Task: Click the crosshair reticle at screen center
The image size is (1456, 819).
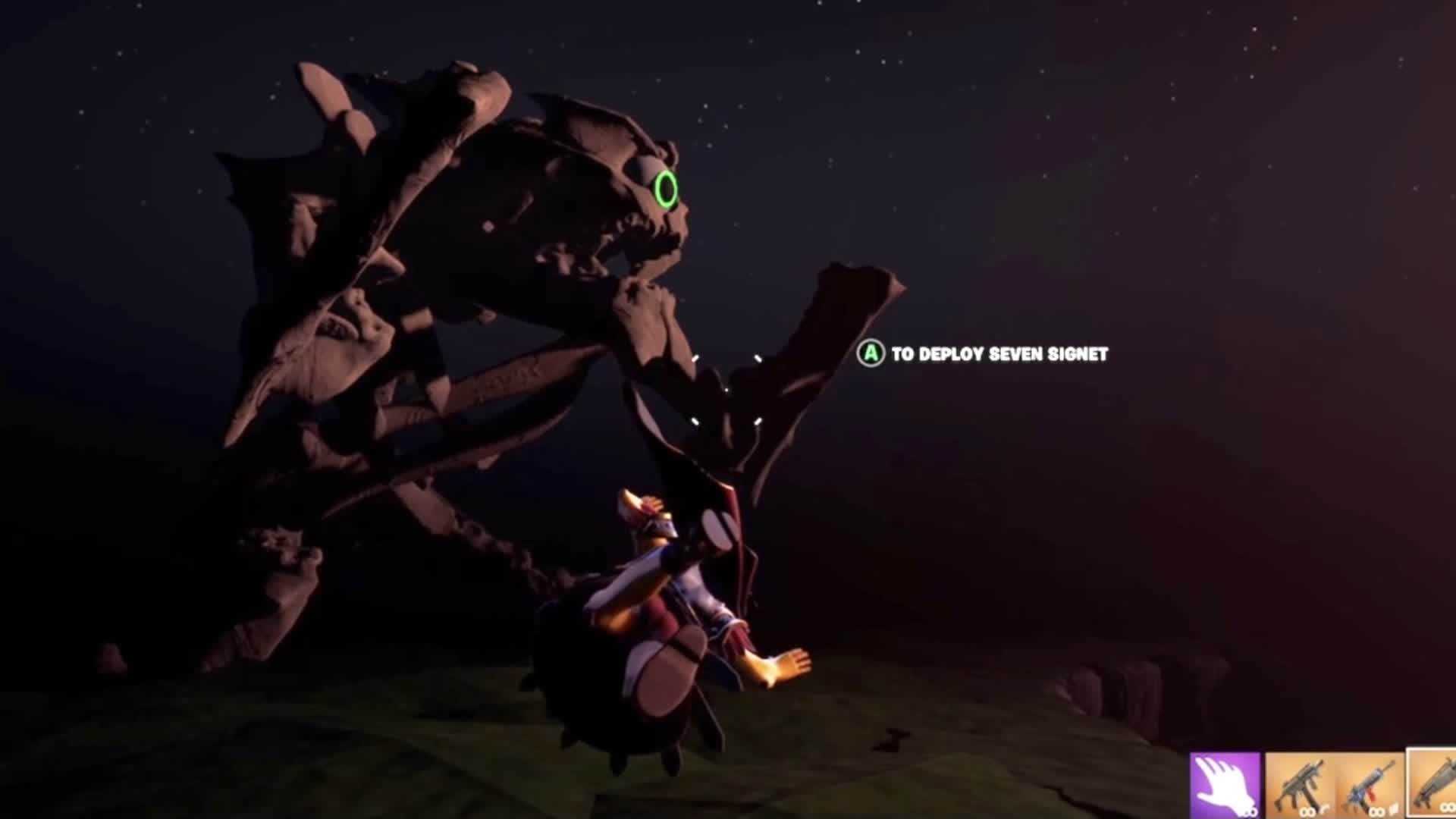Action: 726,390
